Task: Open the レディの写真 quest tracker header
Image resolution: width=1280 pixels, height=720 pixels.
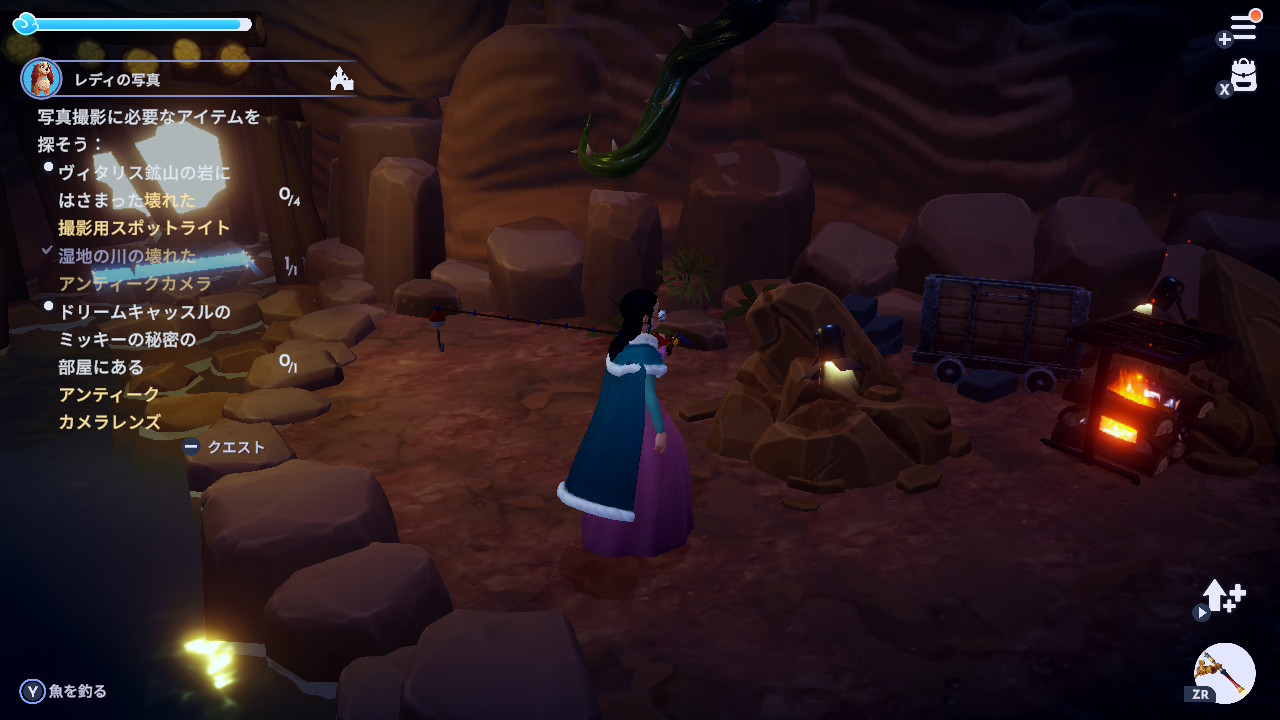Action: 117,80
